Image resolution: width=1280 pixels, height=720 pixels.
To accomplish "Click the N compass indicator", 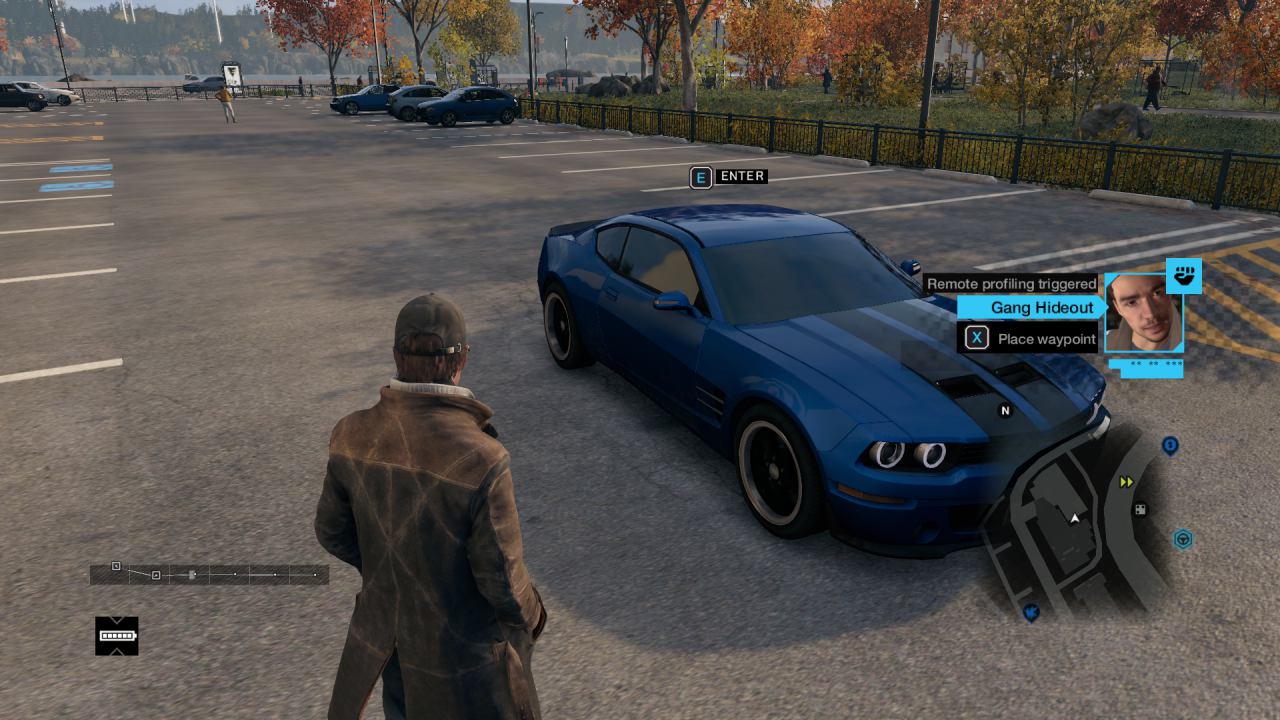I will (x=1005, y=410).
